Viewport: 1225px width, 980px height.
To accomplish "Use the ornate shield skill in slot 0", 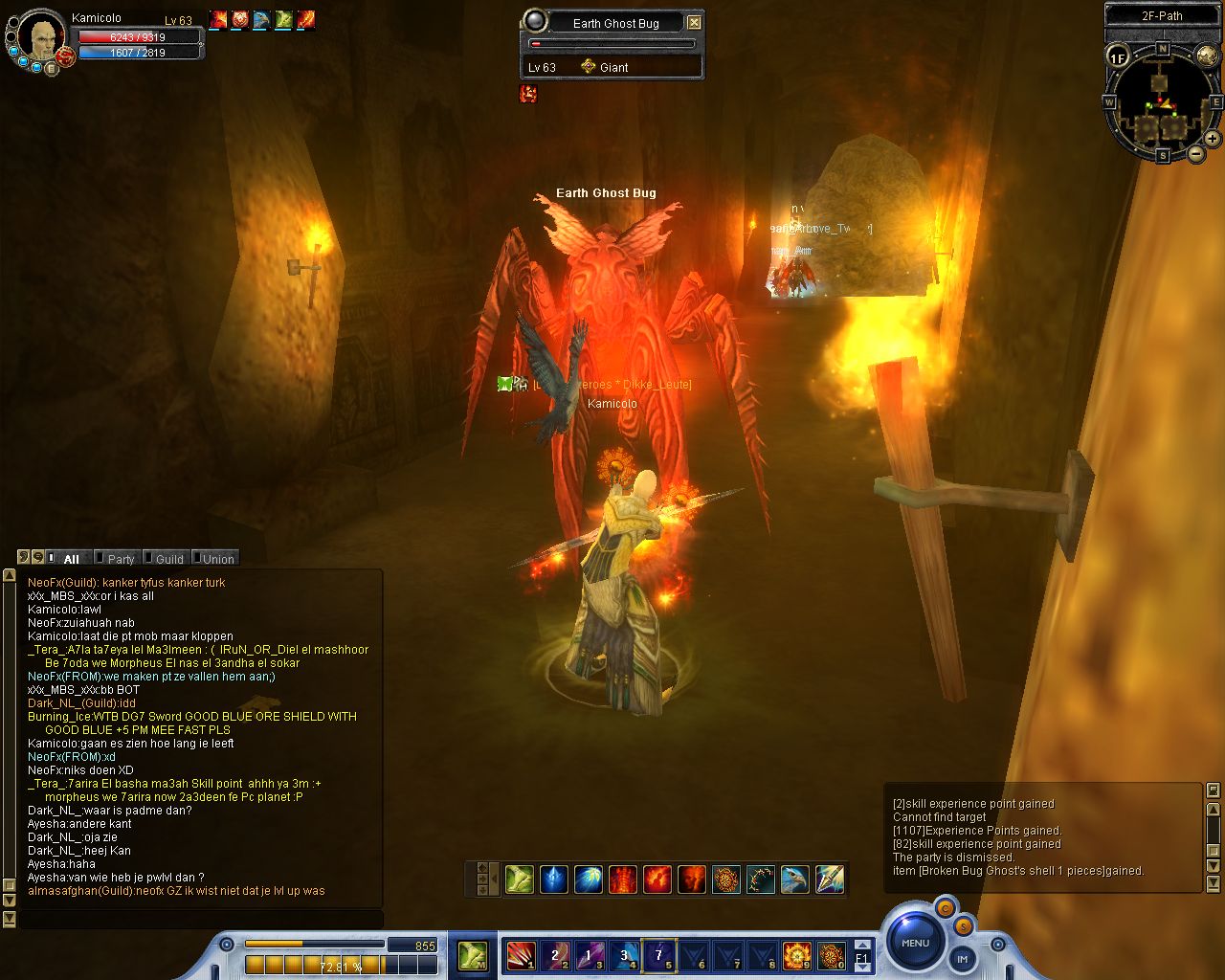I will coord(831,955).
